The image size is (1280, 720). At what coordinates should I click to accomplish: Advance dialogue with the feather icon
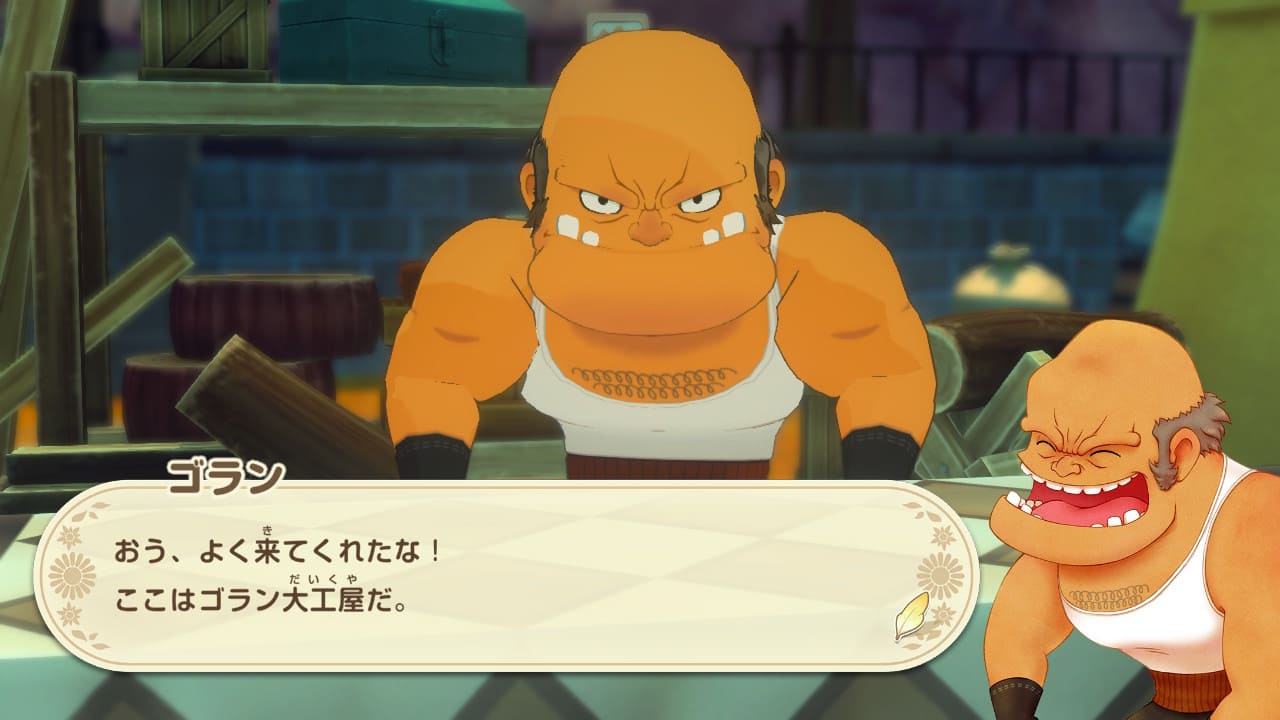click(x=911, y=616)
